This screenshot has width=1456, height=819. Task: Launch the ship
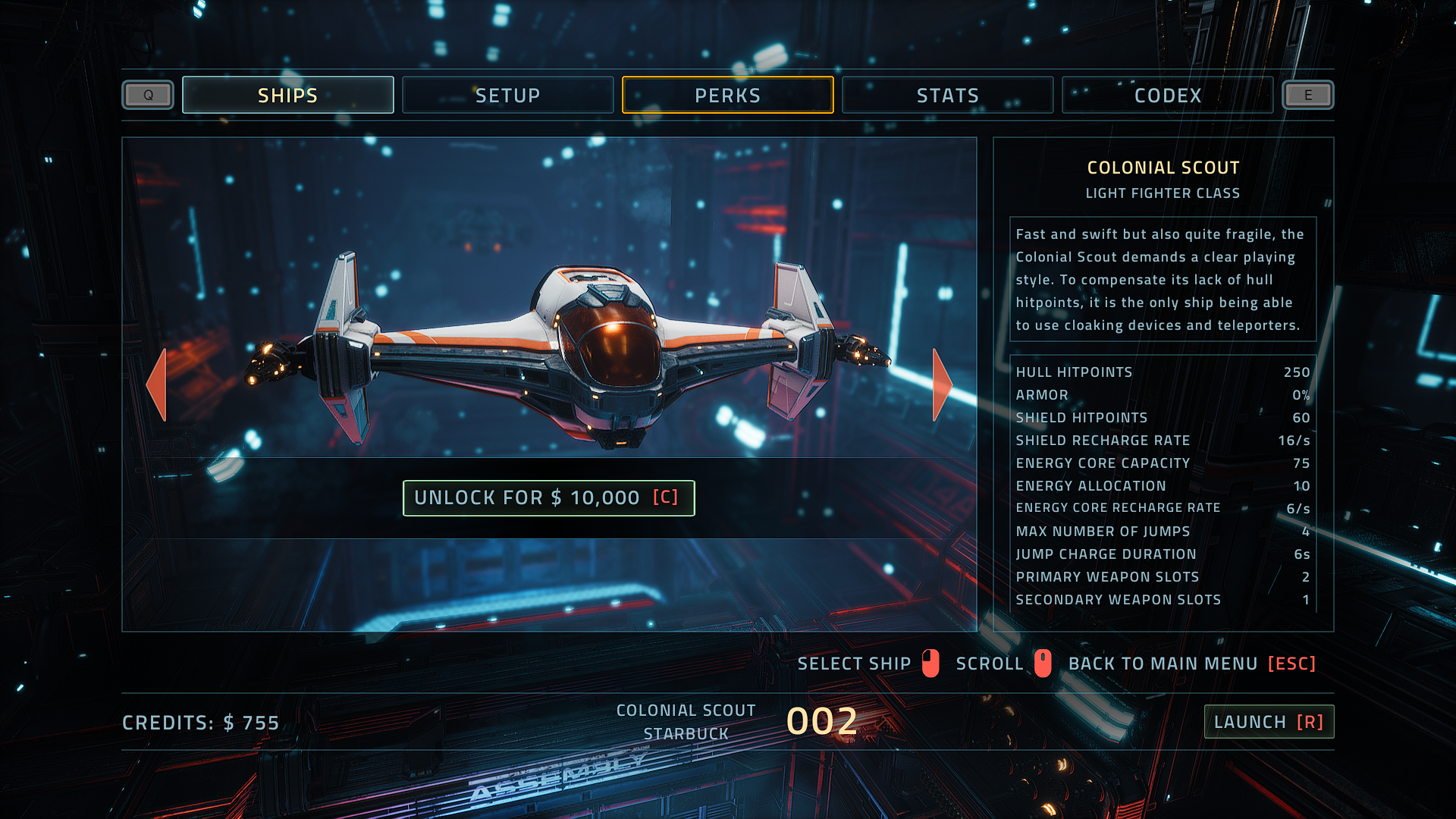[x=1269, y=722]
